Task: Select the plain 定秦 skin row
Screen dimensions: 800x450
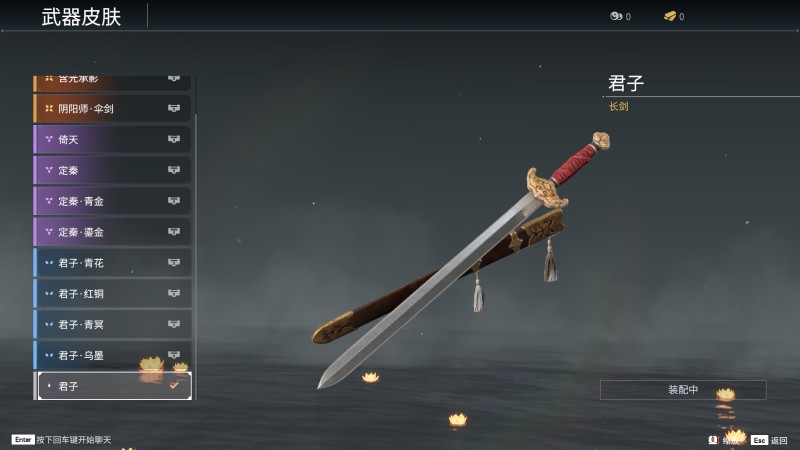Action: pyautogui.click(x=112, y=170)
